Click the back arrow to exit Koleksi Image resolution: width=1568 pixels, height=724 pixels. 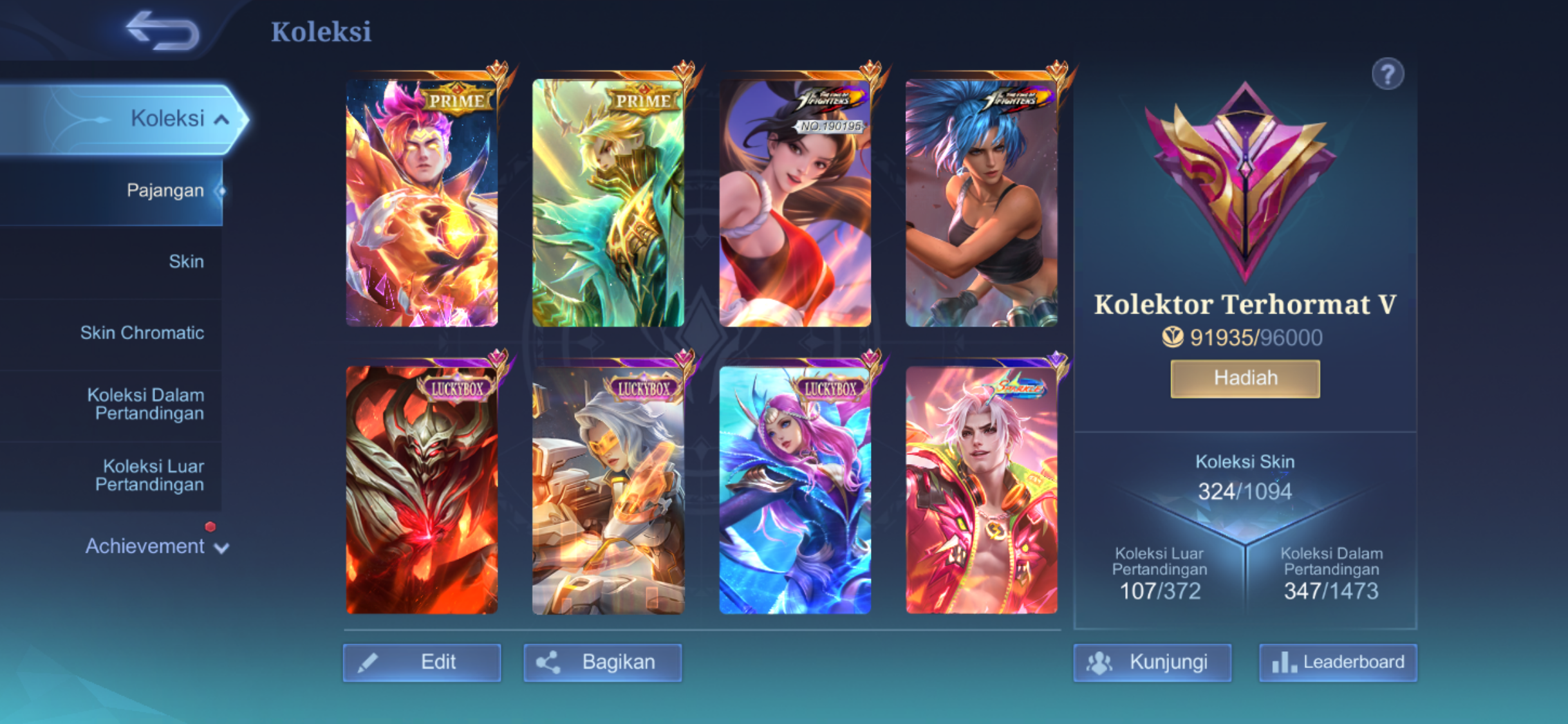[x=163, y=30]
